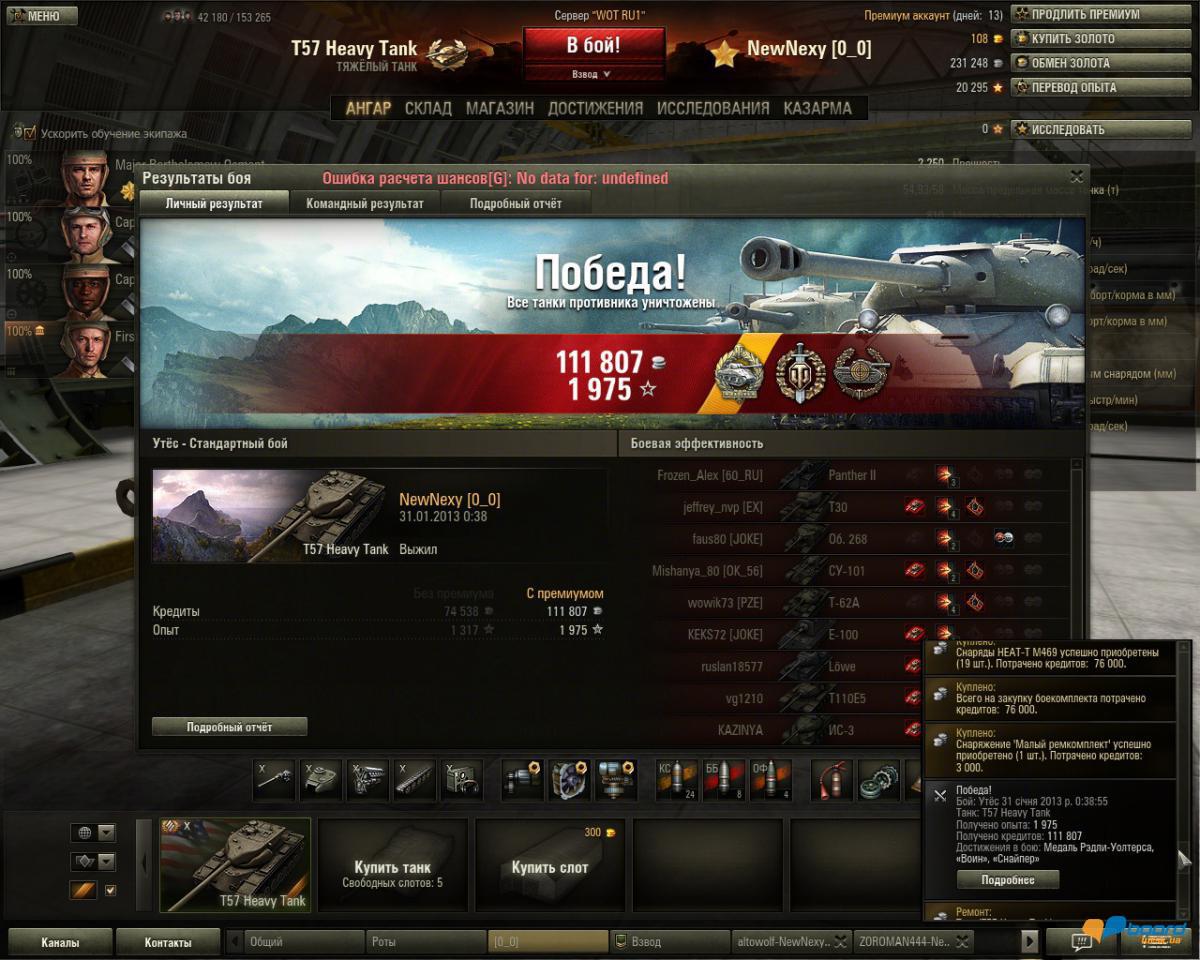
Task: Select the Перевод опыта button
Action: tap(1103, 87)
